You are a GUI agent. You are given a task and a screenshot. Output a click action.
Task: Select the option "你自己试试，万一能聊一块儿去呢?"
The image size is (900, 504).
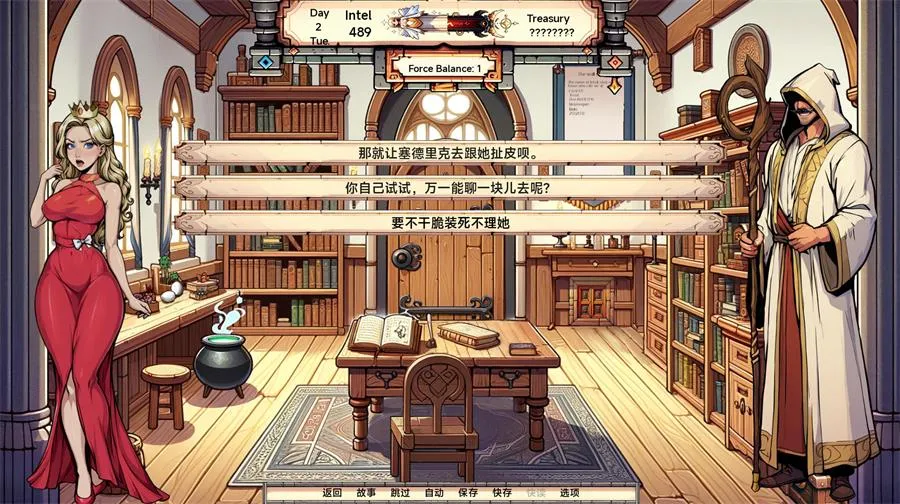(x=449, y=188)
